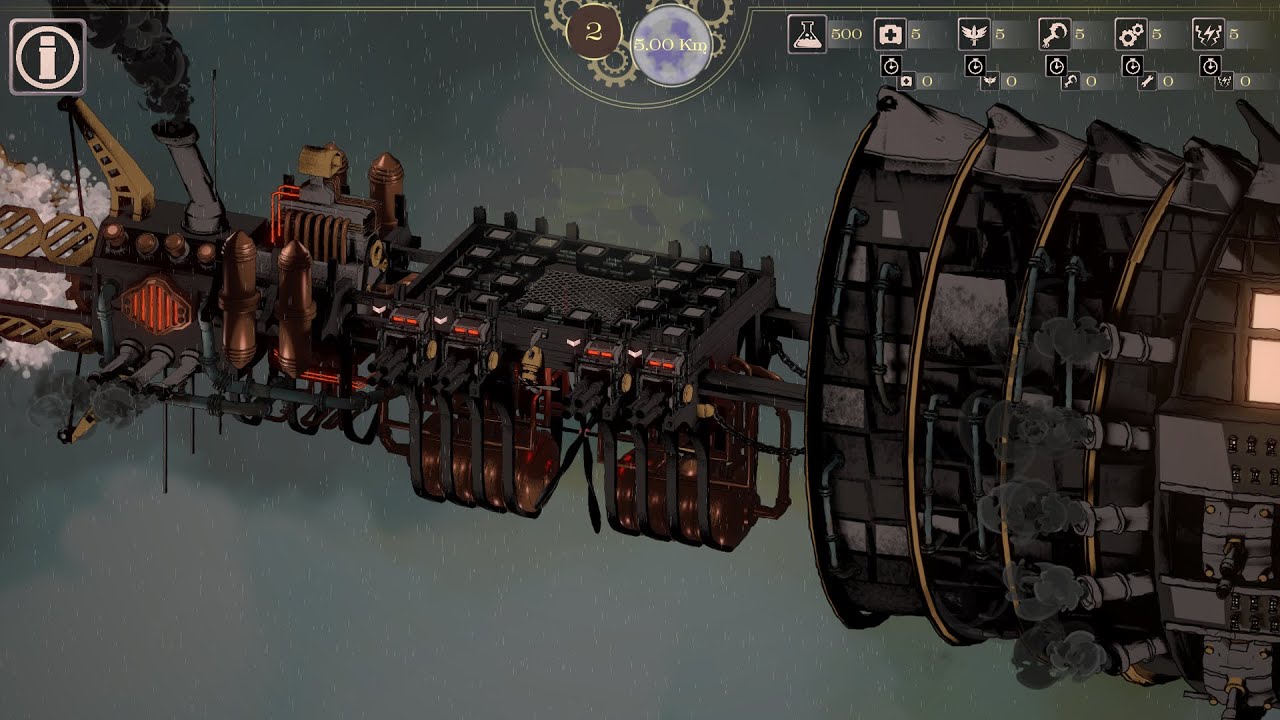Image resolution: width=1280 pixels, height=720 pixels.
Task: Click the stopwatch under the winged sword
Action: pos(975,66)
